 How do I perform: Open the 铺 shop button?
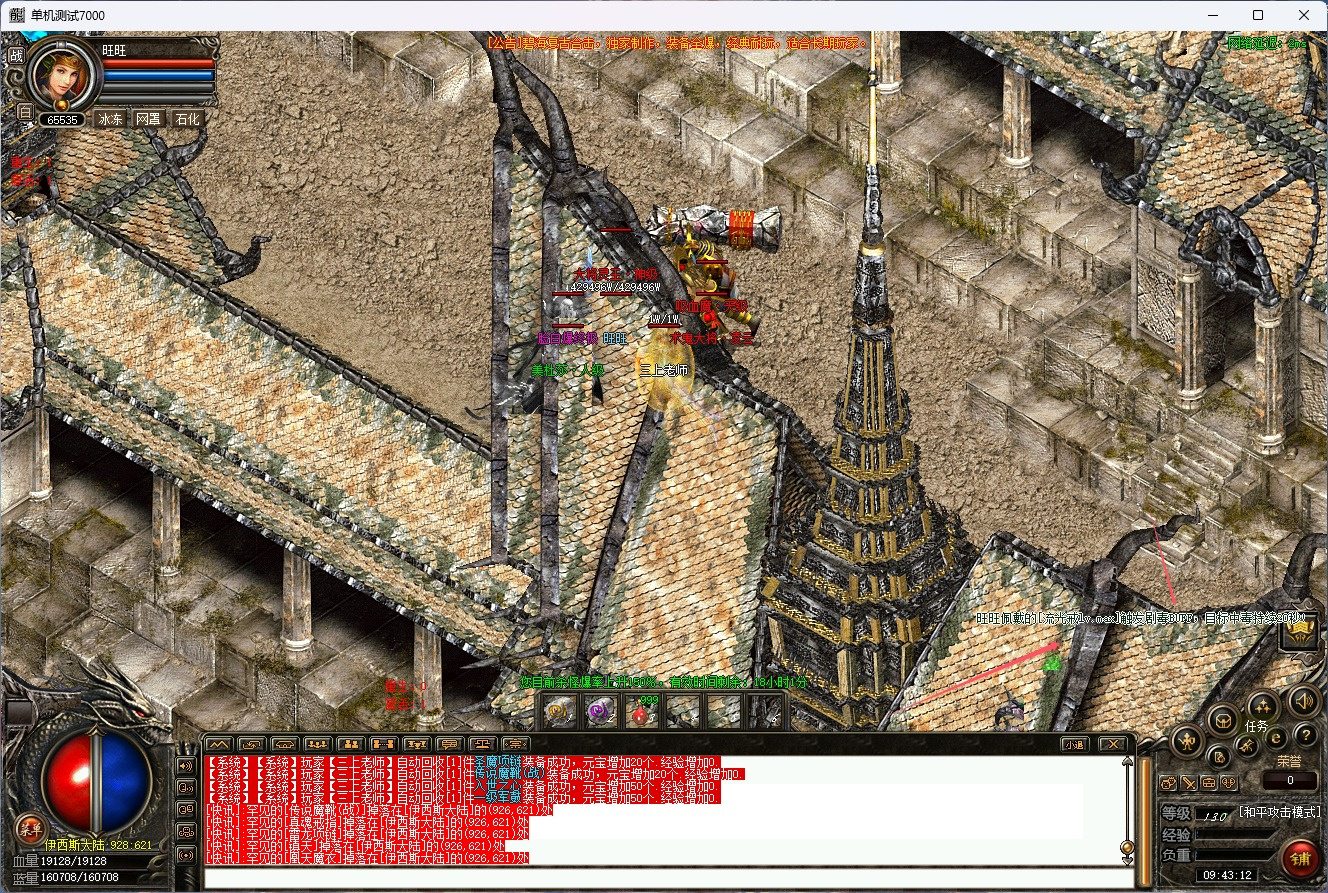1300,858
